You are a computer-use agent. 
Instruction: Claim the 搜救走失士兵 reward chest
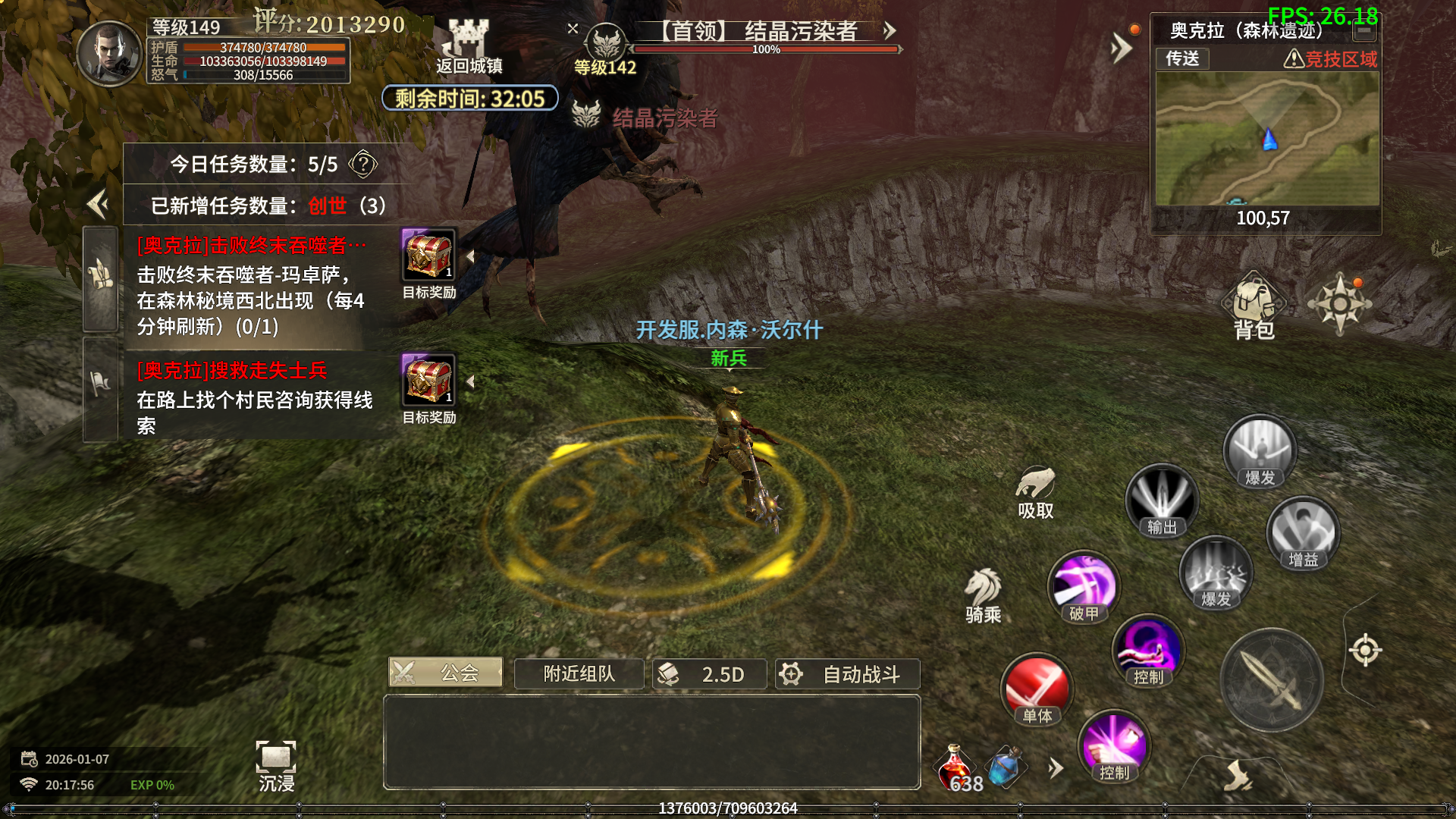click(x=428, y=380)
